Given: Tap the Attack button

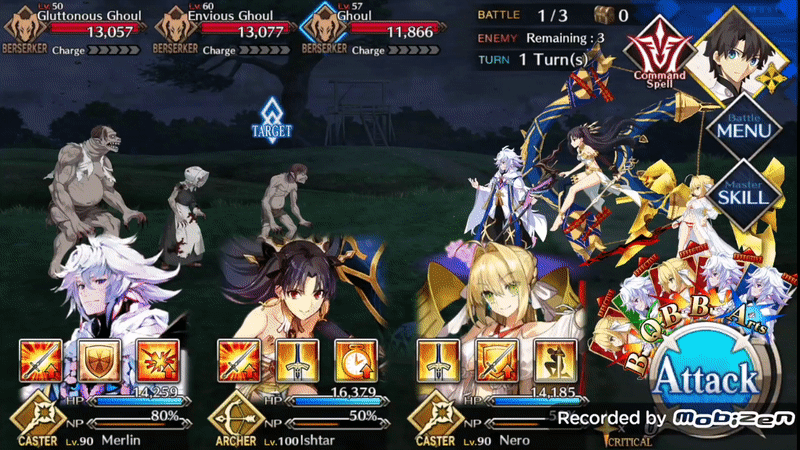Looking at the screenshot, I should [705, 380].
